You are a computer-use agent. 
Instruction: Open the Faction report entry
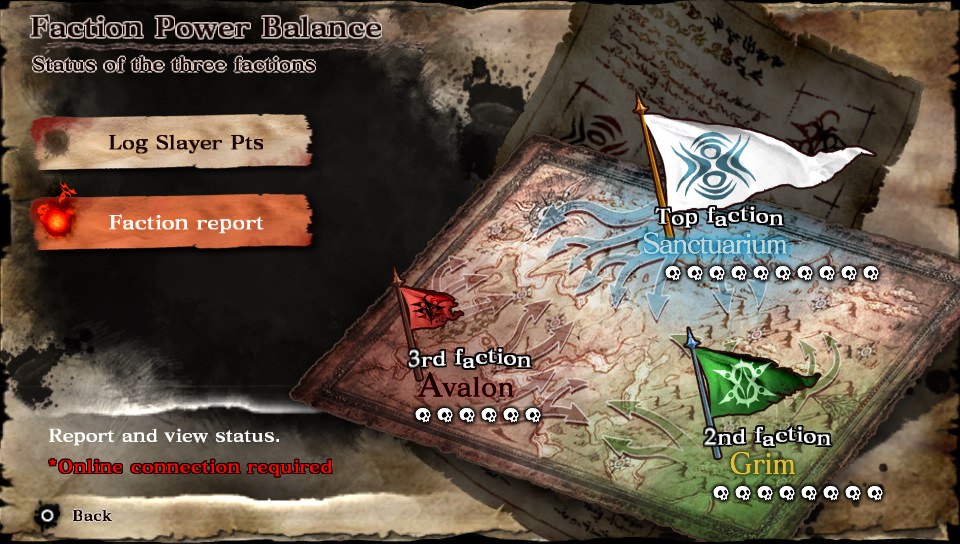185,222
